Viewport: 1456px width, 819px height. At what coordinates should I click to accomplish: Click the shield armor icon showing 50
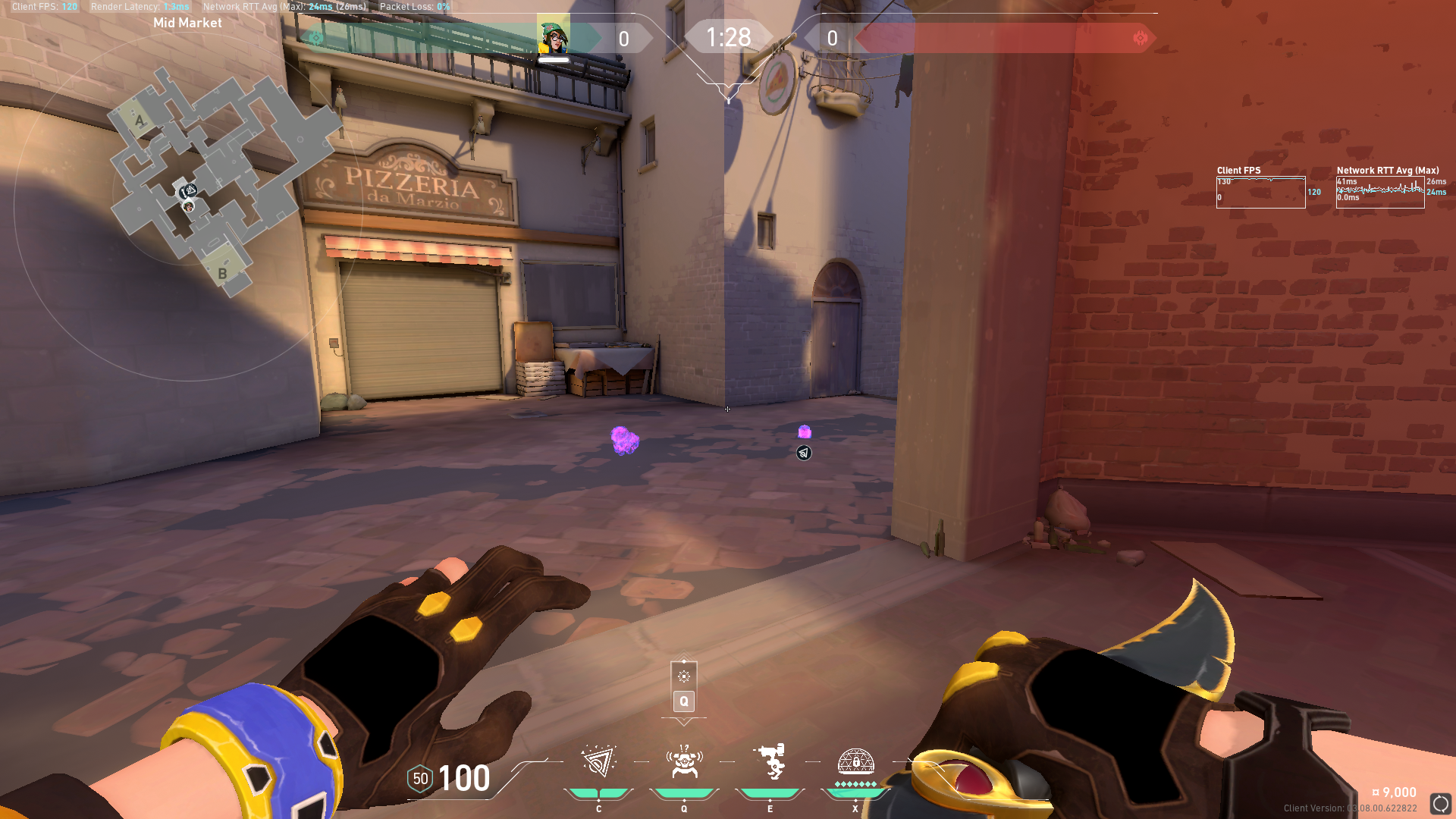420,779
